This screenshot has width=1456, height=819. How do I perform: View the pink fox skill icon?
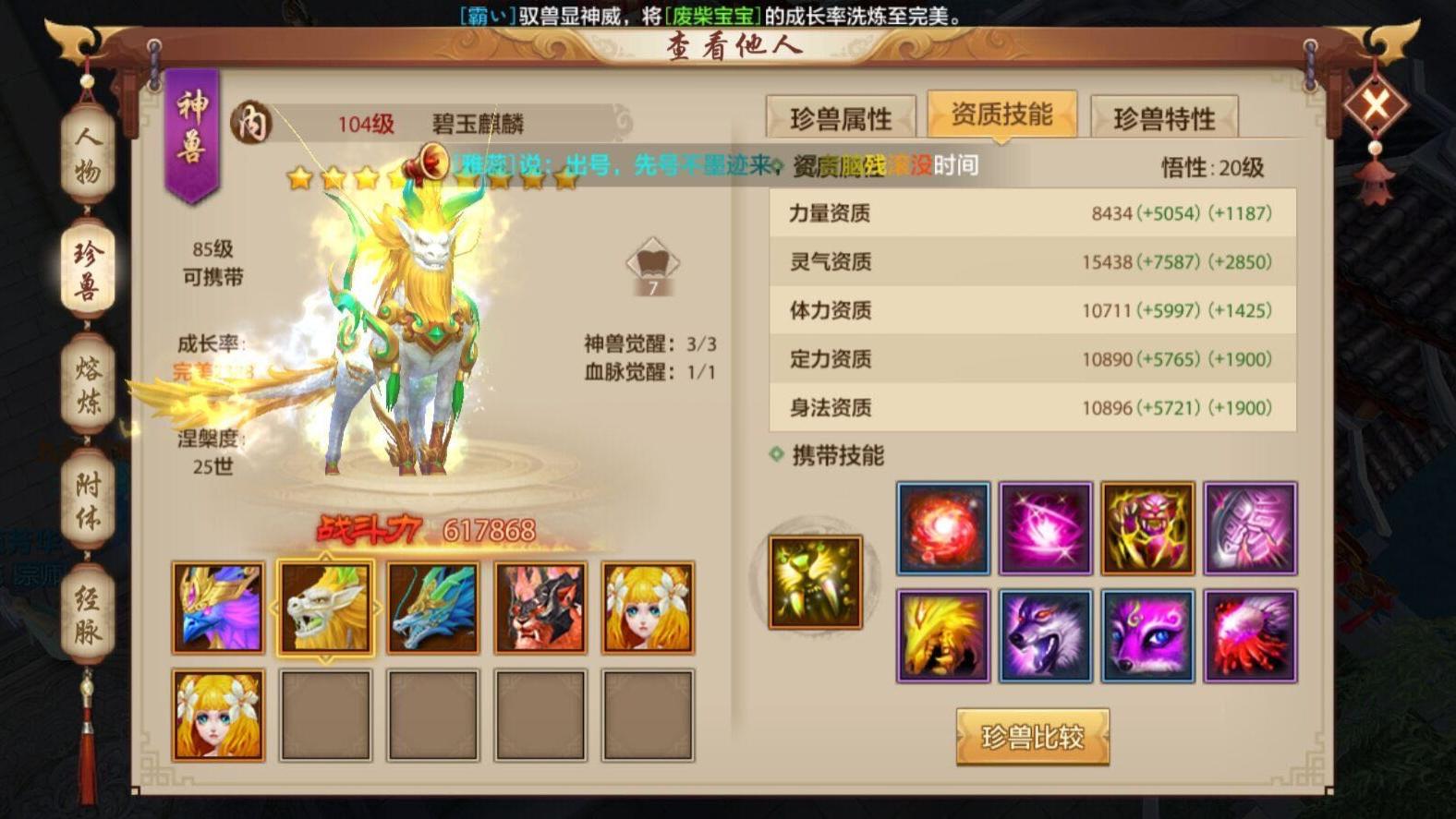click(1148, 635)
